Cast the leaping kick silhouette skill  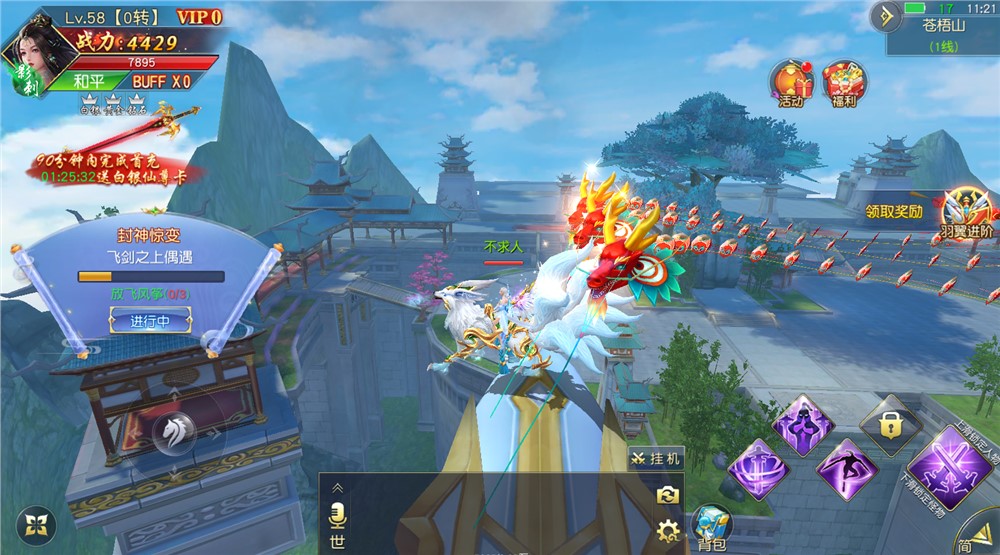point(846,467)
